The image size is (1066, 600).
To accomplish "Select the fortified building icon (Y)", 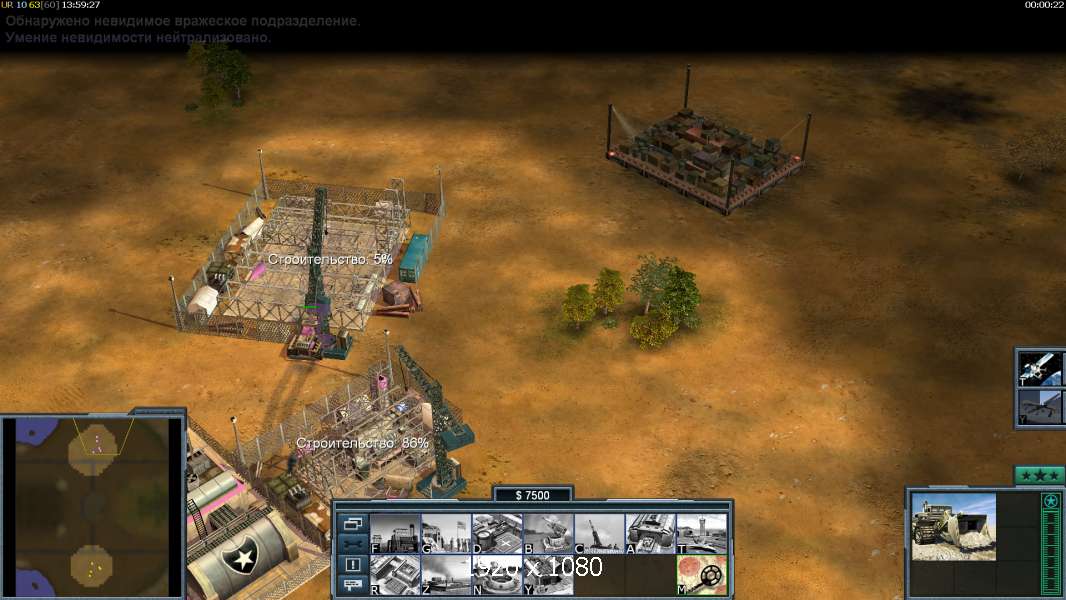I will coord(548,575).
